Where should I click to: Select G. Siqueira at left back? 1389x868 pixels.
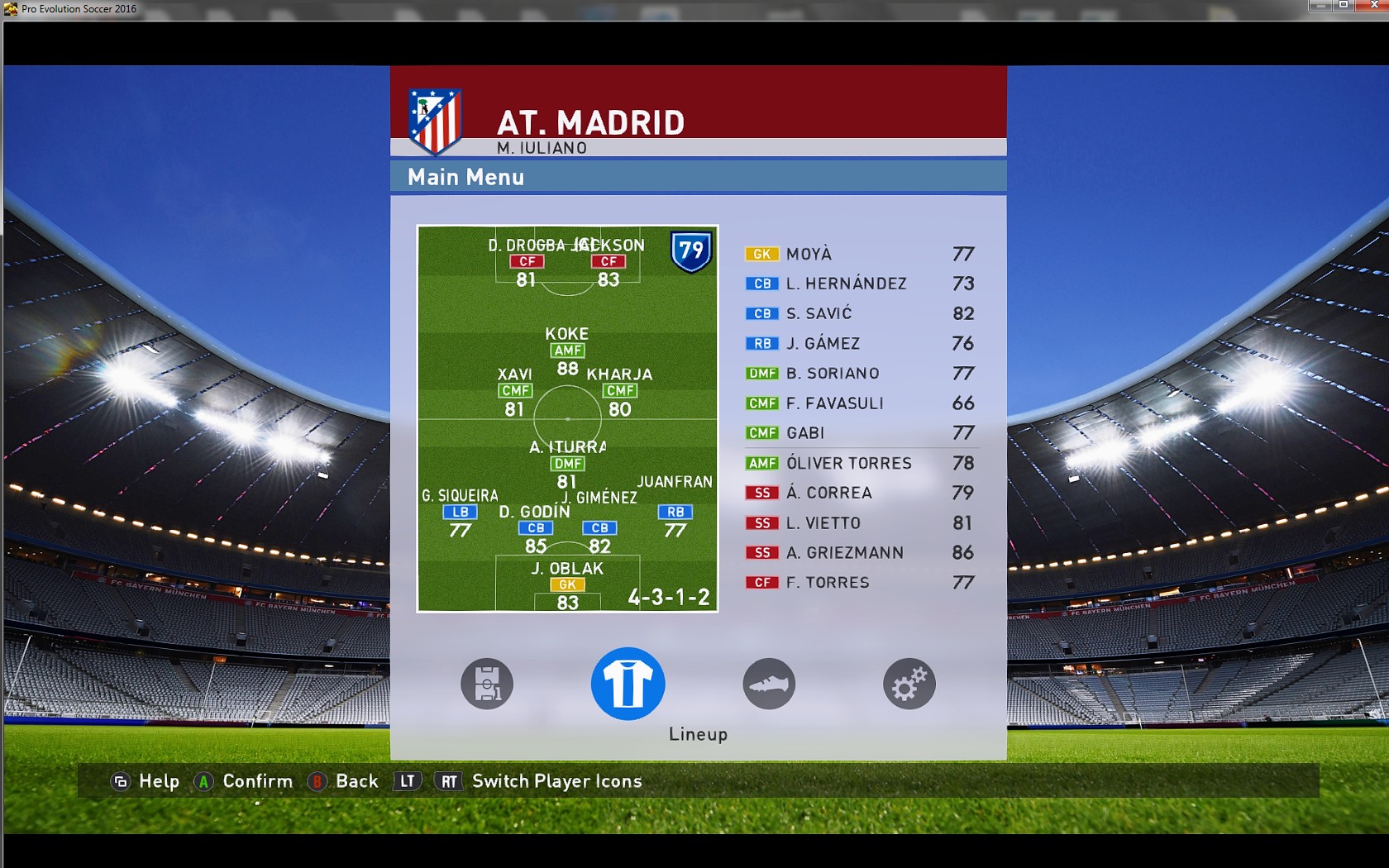coord(461,512)
